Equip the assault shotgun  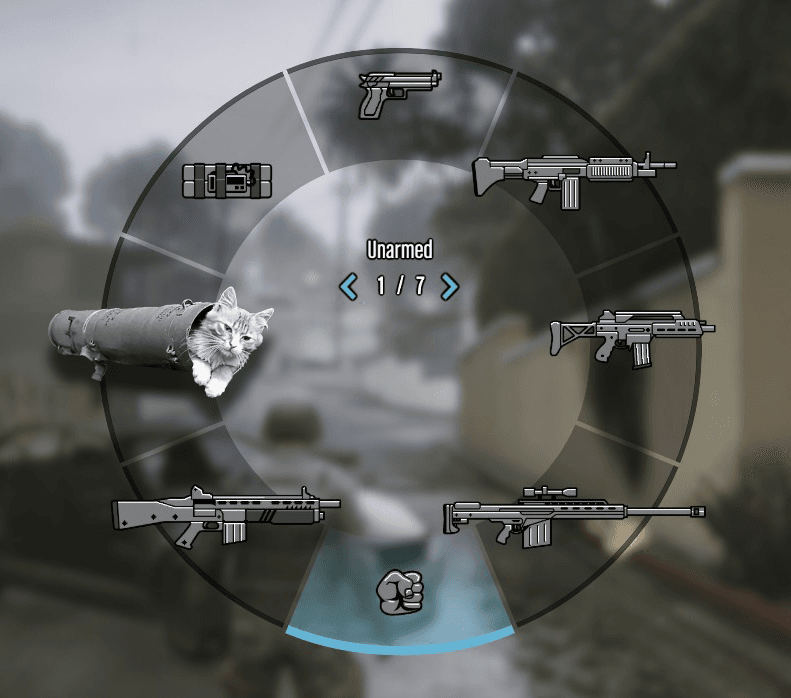click(226, 513)
